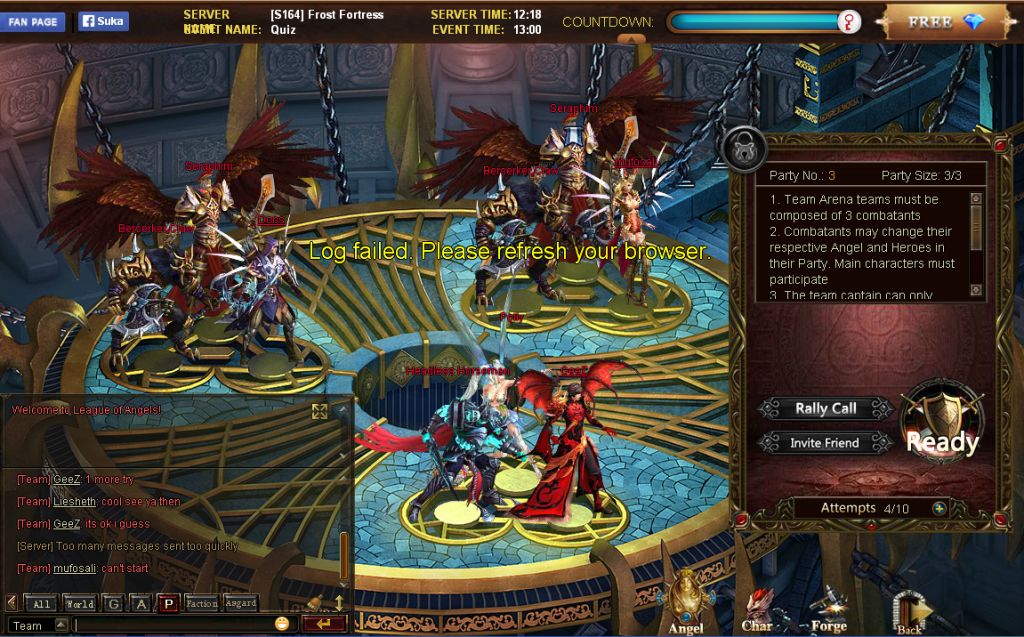Image resolution: width=1024 pixels, height=637 pixels.
Task: Focus the chat message input box
Action: click(172, 625)
